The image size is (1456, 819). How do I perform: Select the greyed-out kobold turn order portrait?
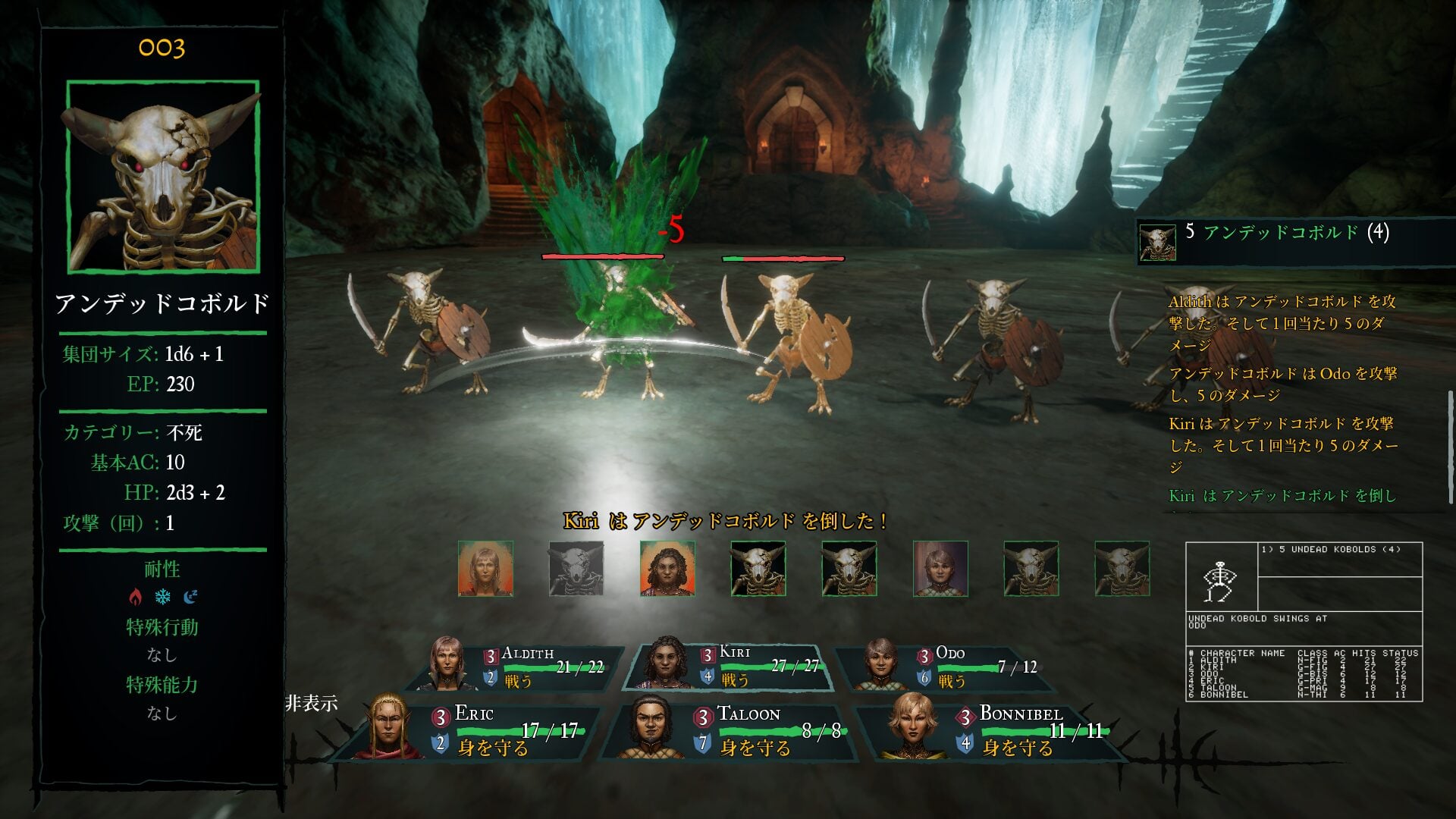(576, 569)
